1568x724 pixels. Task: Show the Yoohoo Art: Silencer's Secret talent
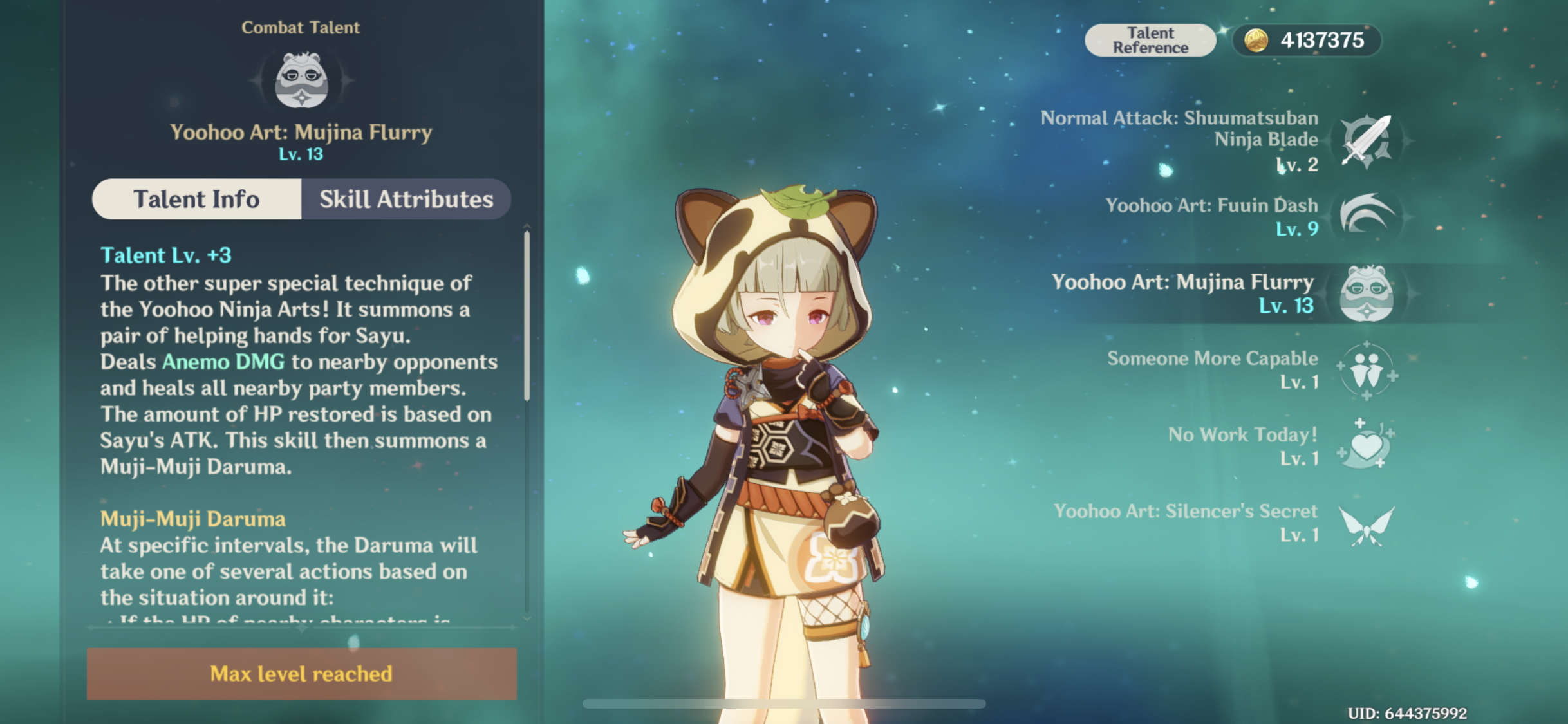[x=1366, y=523]
